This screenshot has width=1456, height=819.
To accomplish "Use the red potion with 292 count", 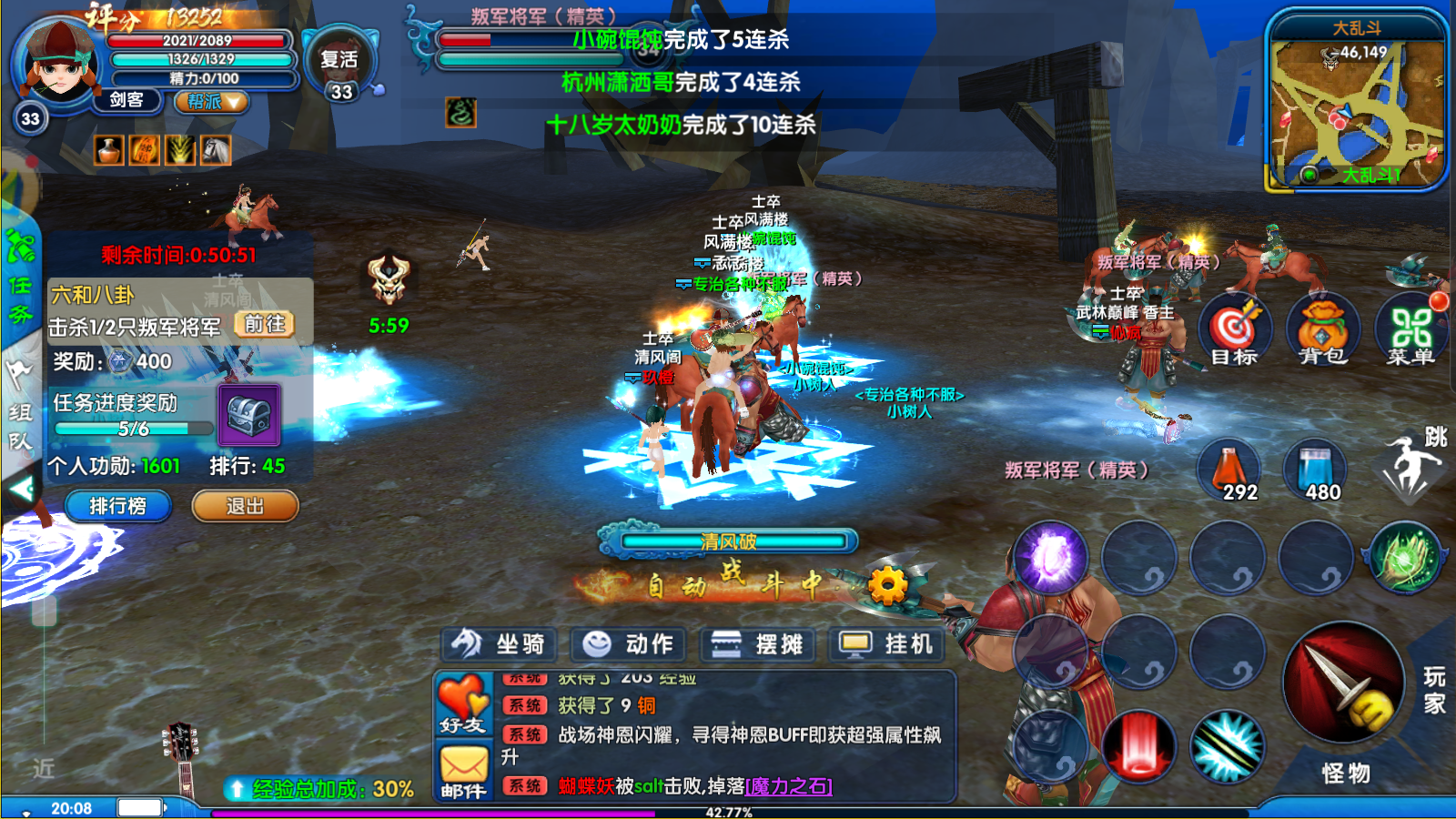I will [x=1229, y=470].
